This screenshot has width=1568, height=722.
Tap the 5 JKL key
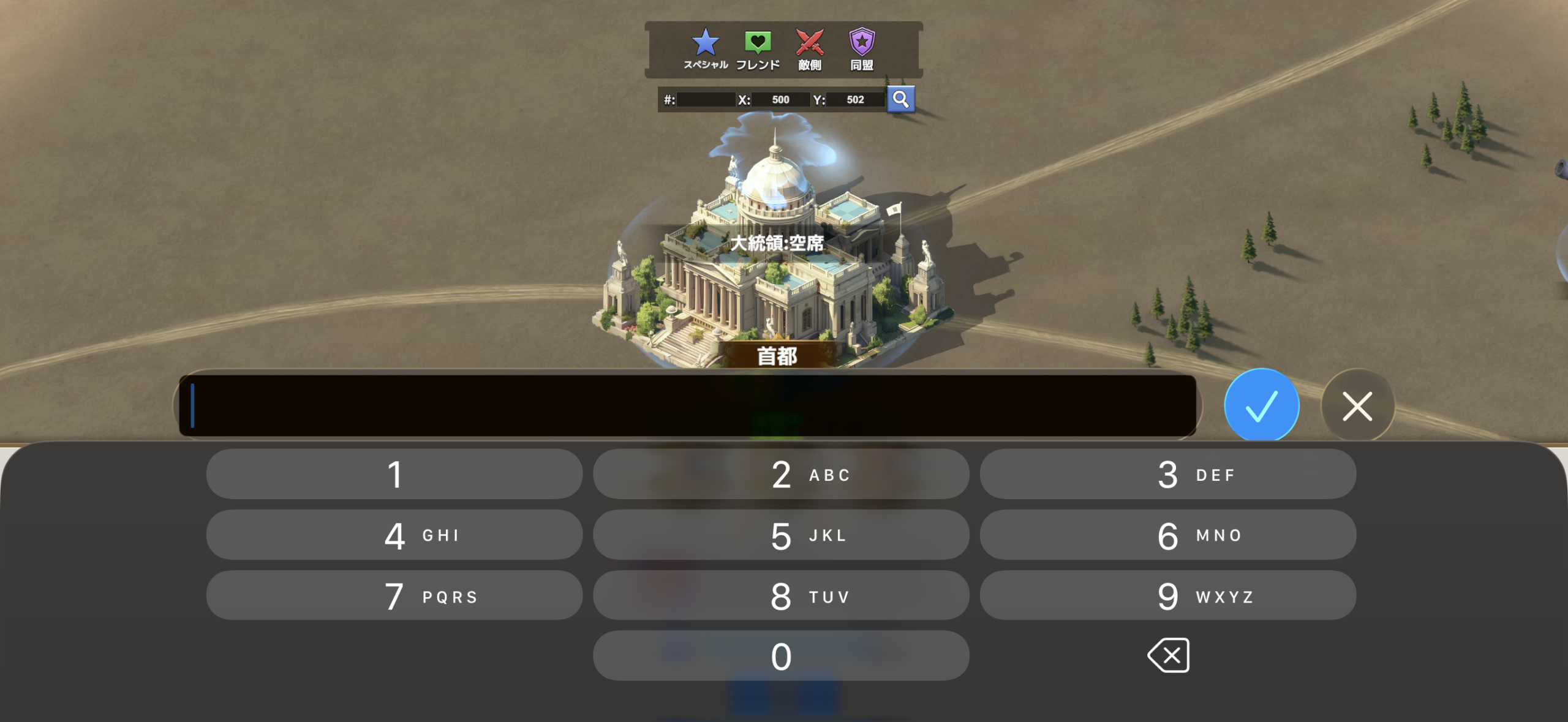pyautogui.click(x=781, y=535)
